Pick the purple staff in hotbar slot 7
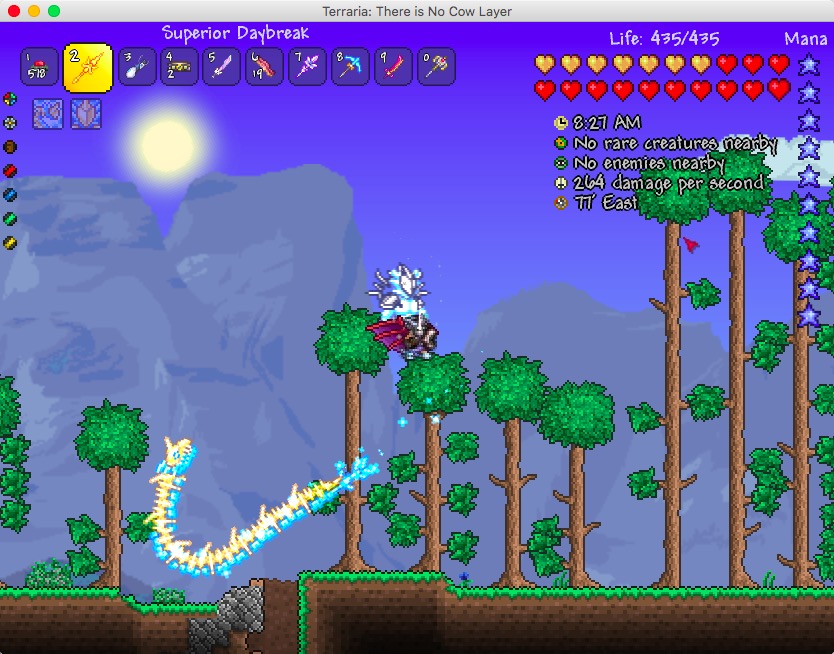The image size is (834, 654). (x=307, y=68)
